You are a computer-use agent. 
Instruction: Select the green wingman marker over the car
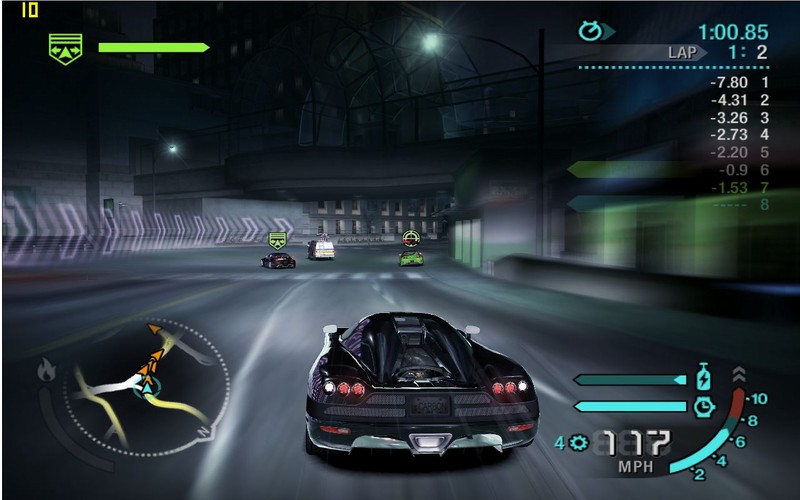(278, 239)
